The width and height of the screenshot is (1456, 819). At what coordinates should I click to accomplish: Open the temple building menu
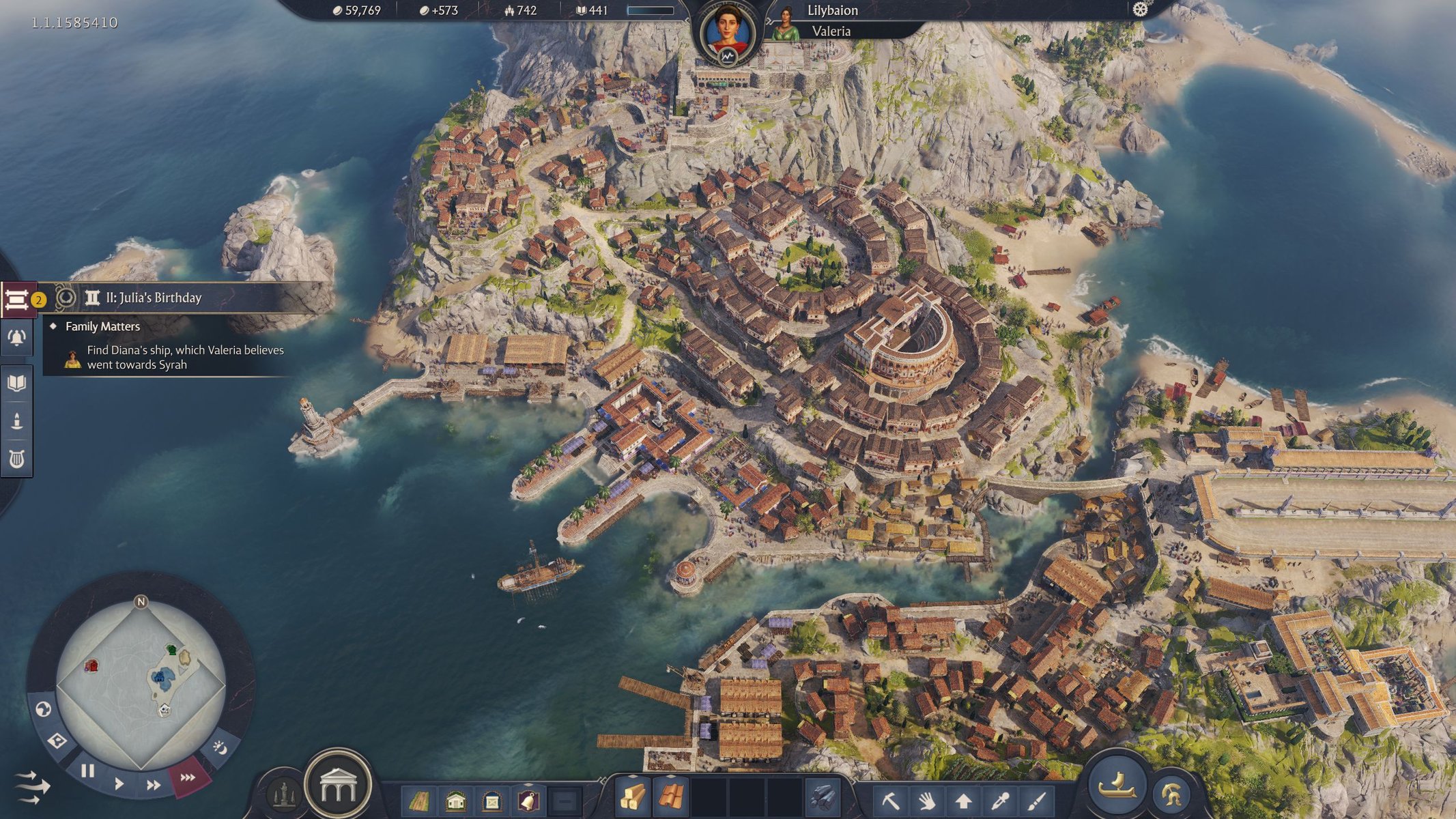pyautogui.click(x=338, y=786)
